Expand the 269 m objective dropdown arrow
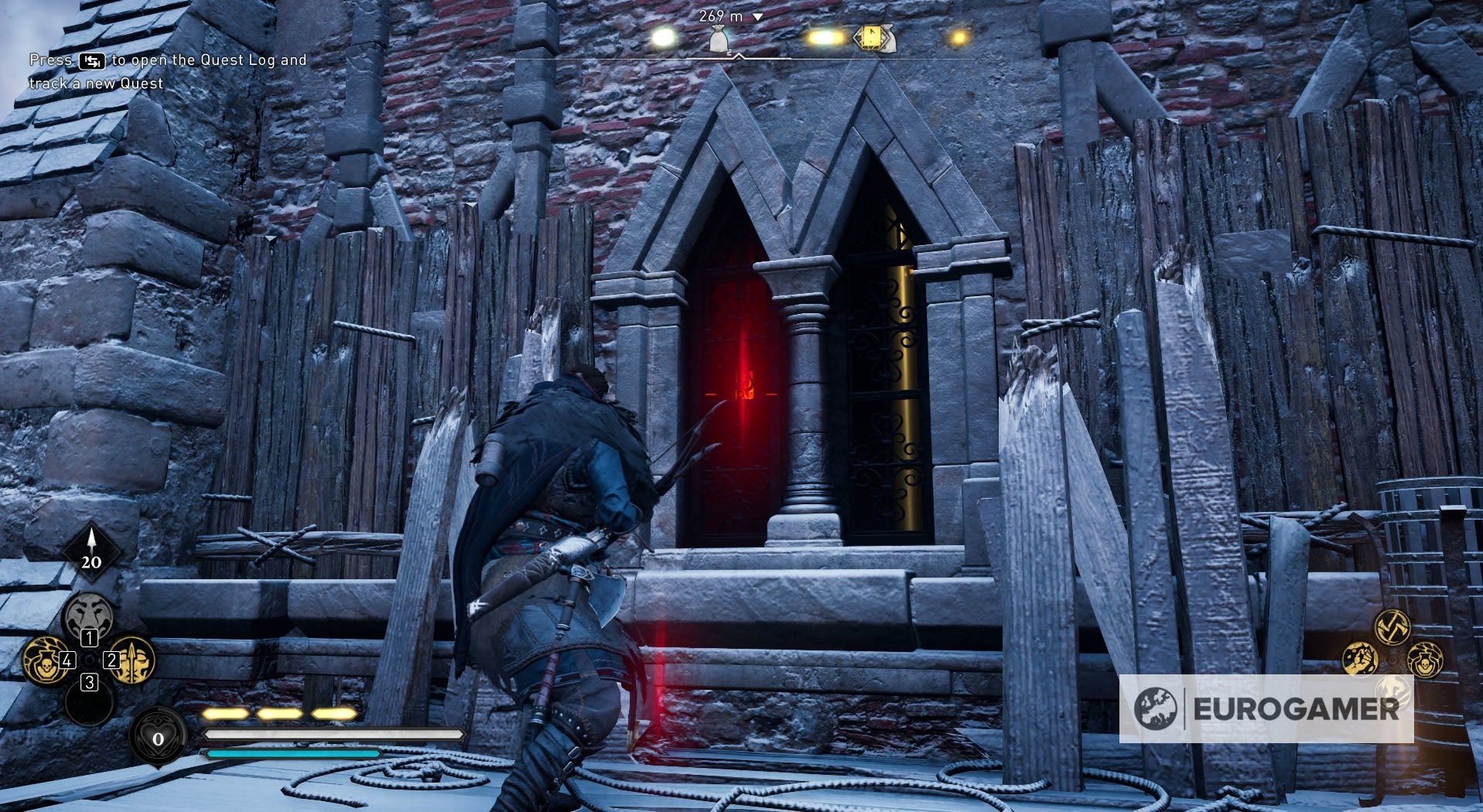The image size is (1483, 812). tap(757, 17)
